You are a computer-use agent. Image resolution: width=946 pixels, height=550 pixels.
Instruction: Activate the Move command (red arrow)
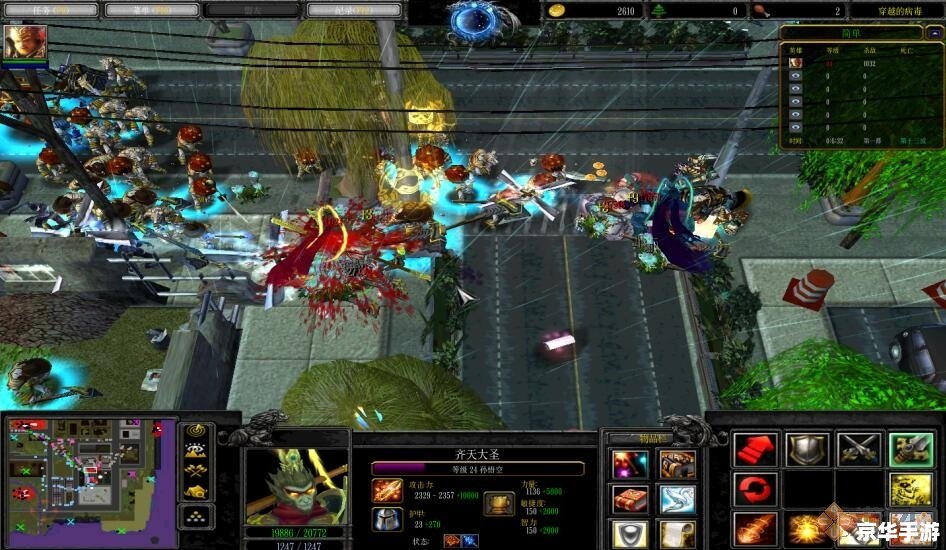pos(756,450)
